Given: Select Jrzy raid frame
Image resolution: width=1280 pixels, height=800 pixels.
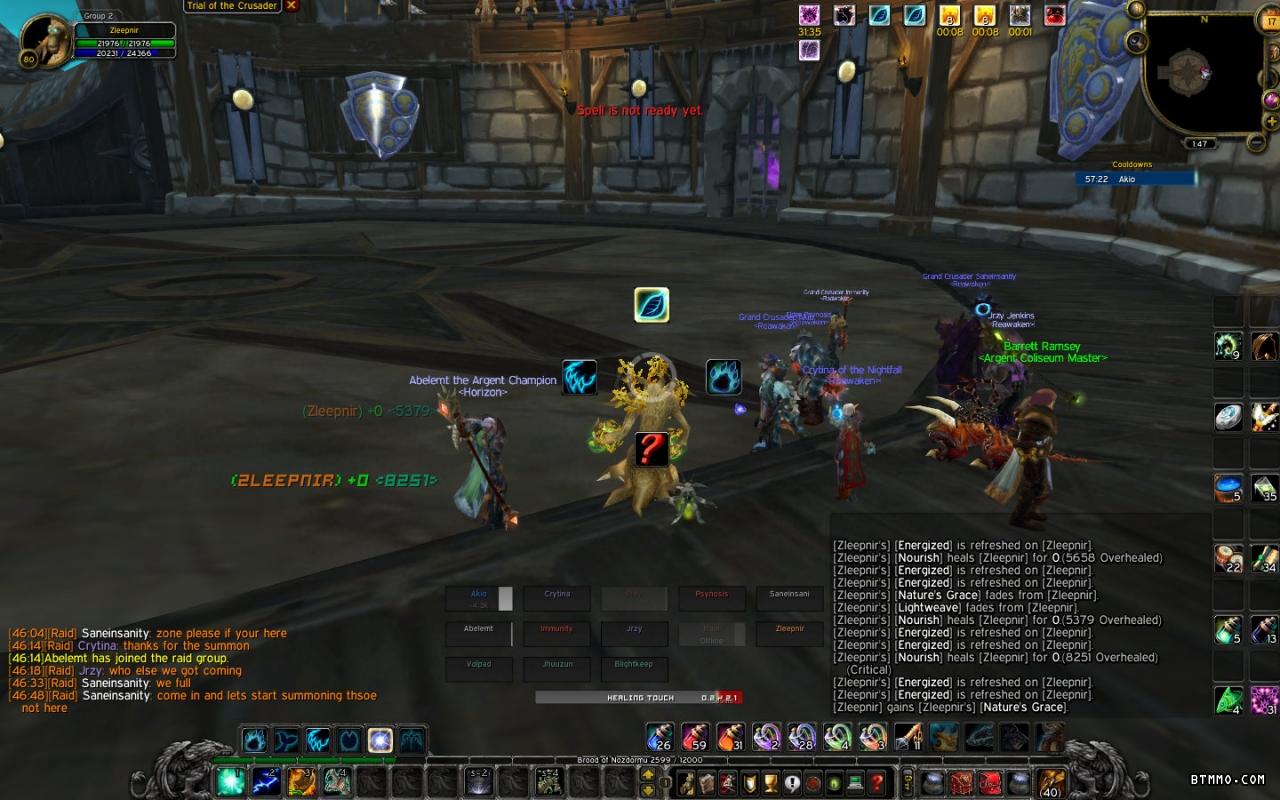Looking at the screenshot, I should click(634, 633).
